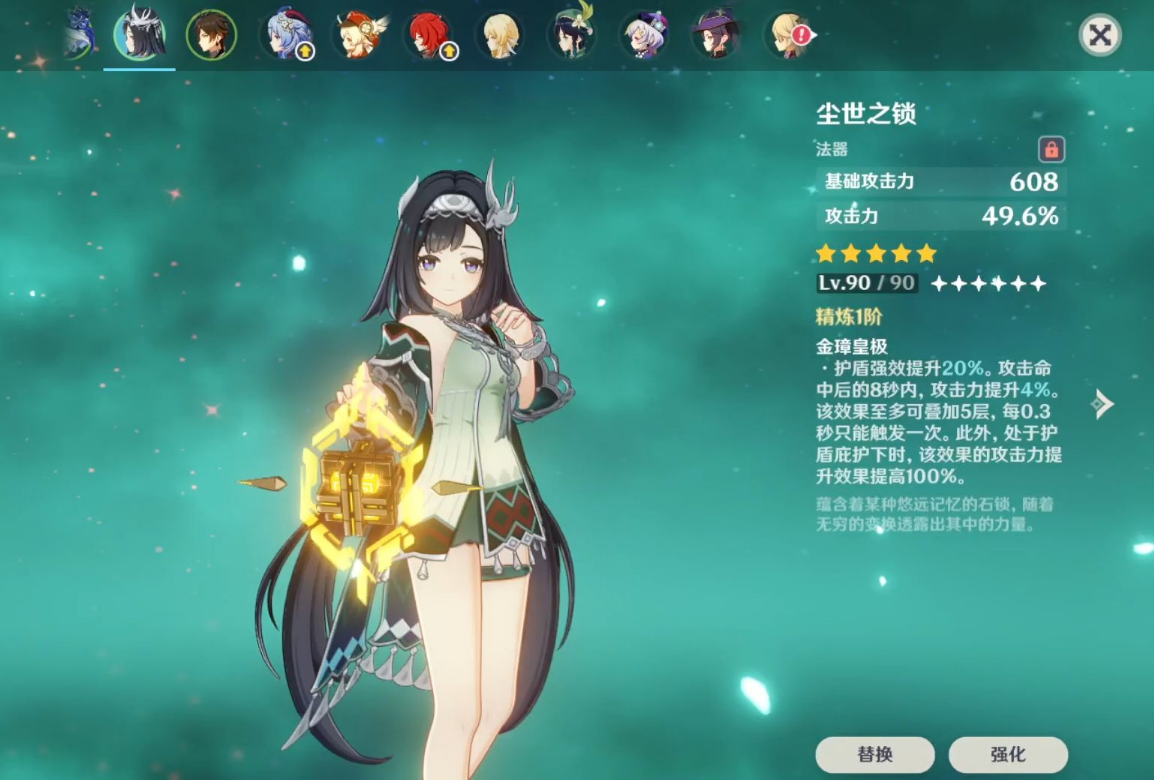This screenshot has height=780, width=1154.
Task: Switch to Mona's witch-hat portrait
Action: click(716, 35)
